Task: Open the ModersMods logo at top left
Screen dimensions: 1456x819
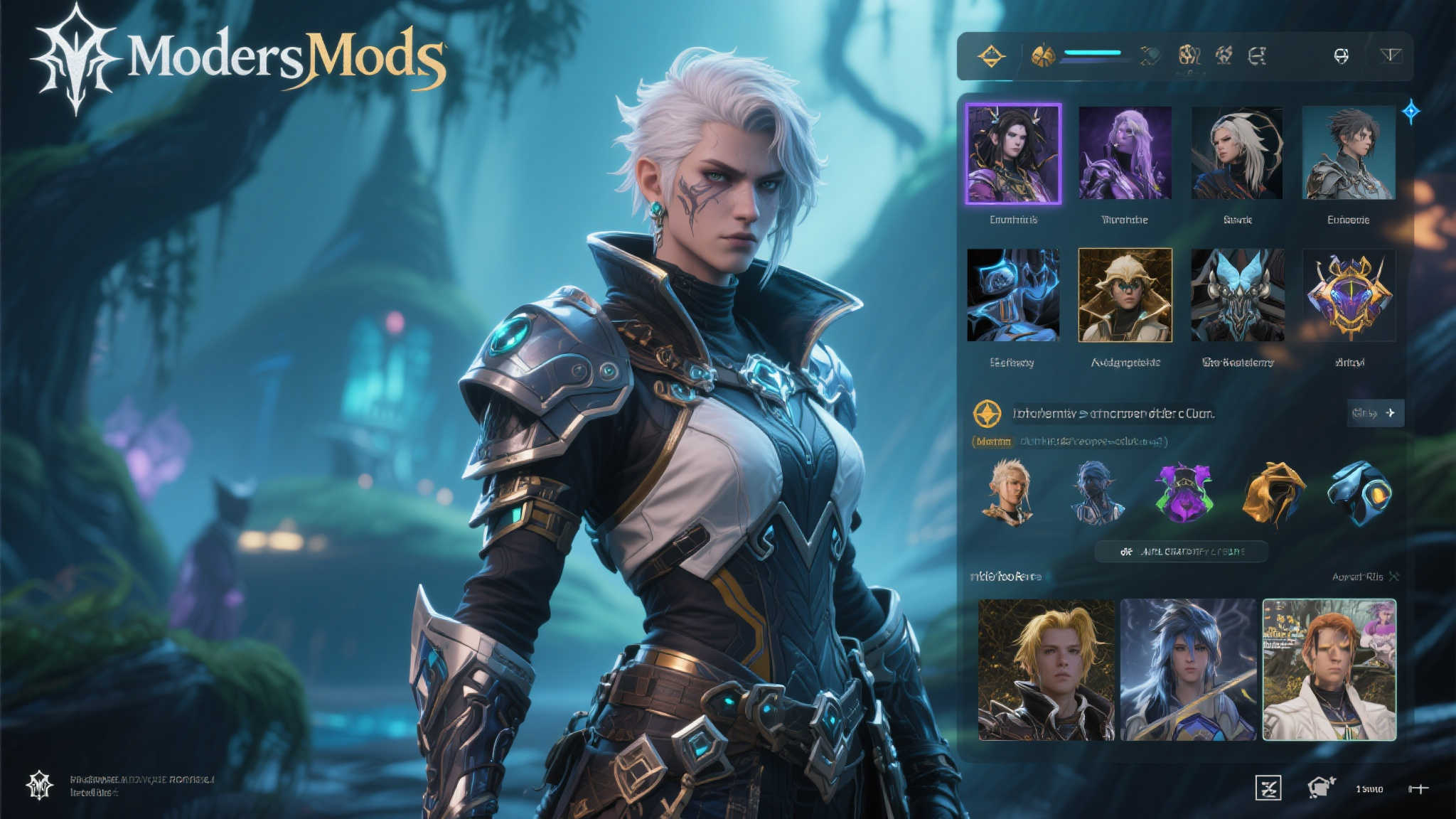Action: [x=238, y=58]
